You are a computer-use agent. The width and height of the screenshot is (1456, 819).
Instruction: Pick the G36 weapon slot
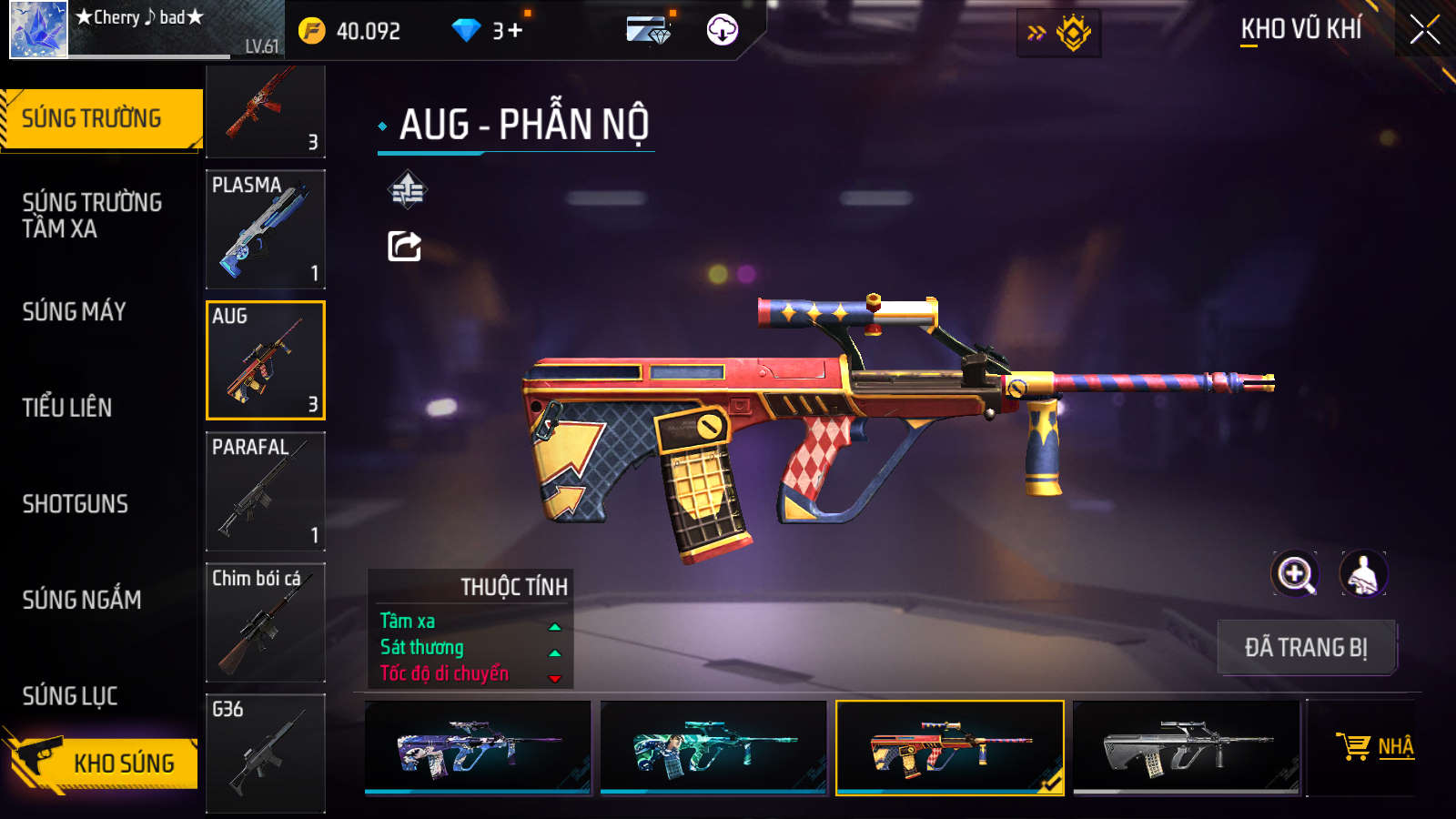266,753
